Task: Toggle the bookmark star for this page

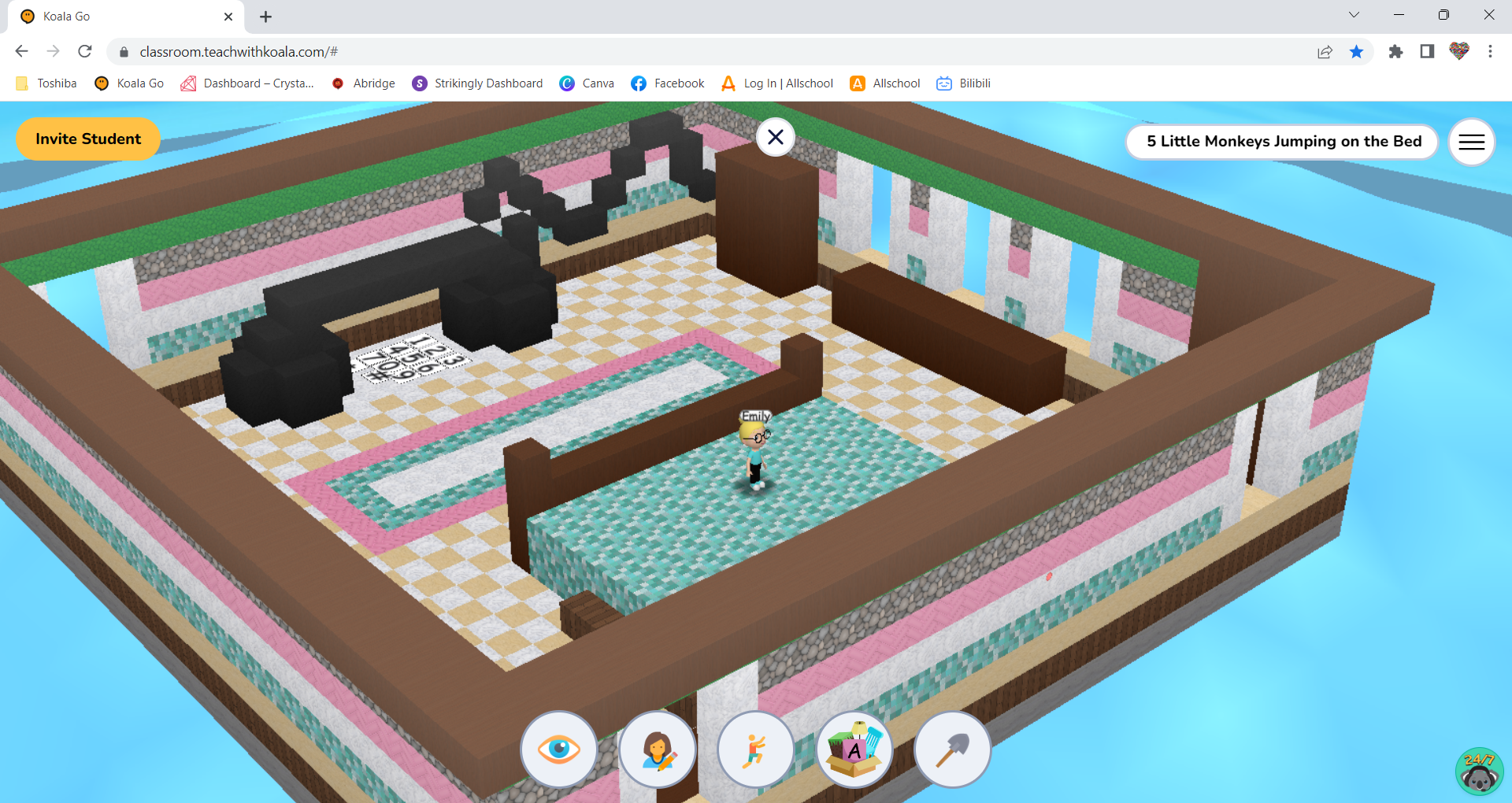Action: pyautogui.click(x=1357, y=51)
